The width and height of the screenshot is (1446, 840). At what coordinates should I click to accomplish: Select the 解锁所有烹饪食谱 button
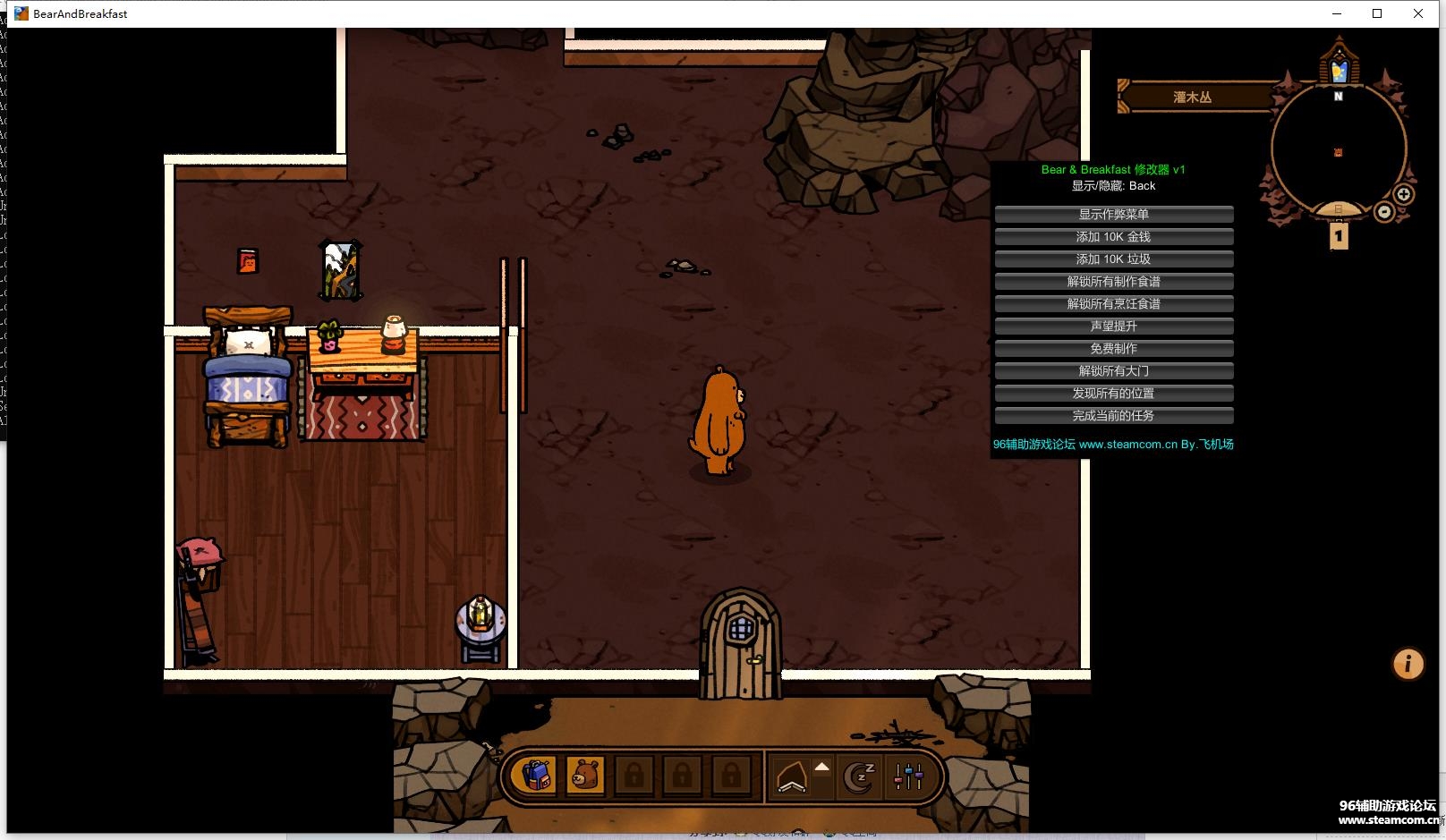1113,304
